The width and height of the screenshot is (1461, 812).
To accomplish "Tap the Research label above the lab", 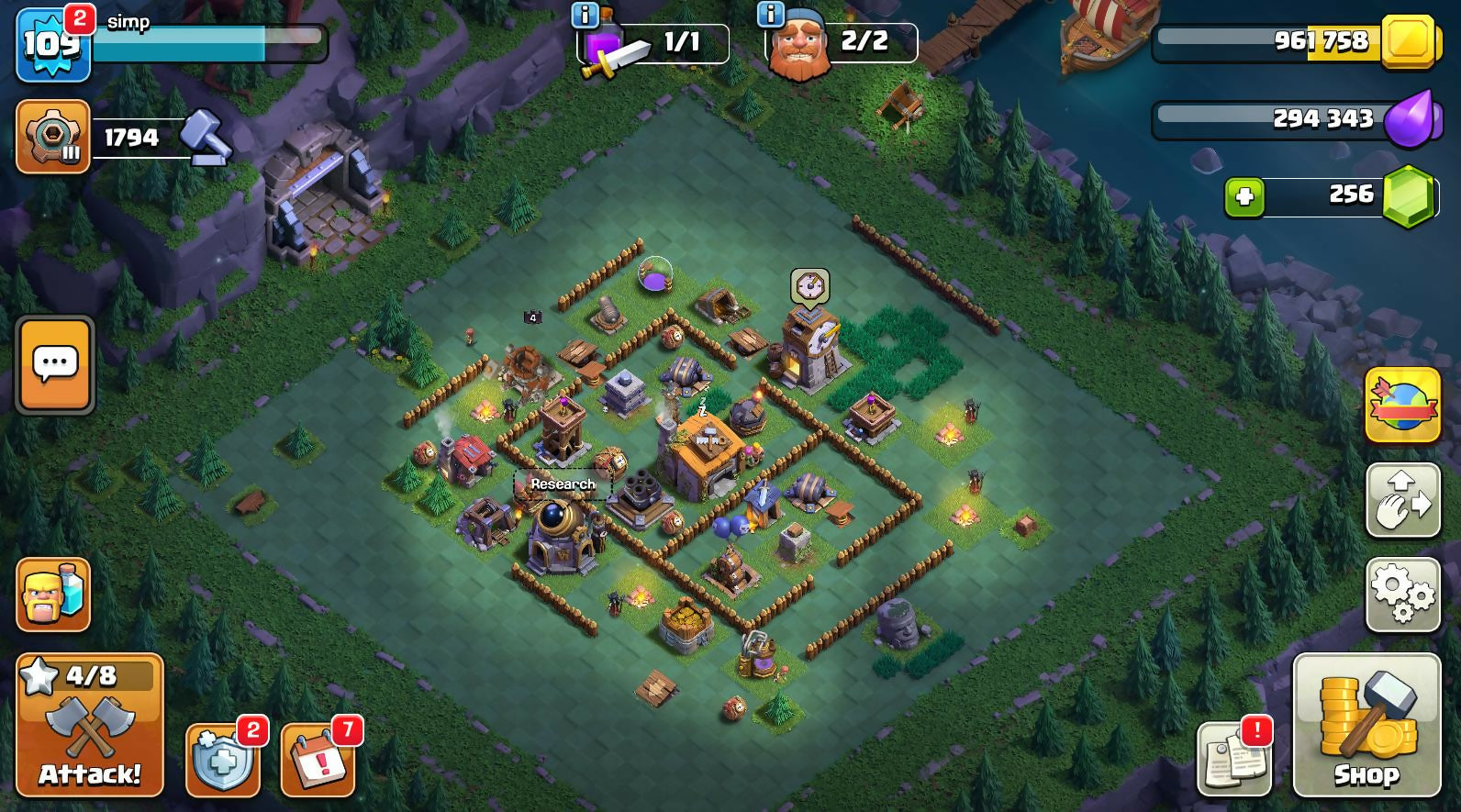I will [x=563, y=484].
